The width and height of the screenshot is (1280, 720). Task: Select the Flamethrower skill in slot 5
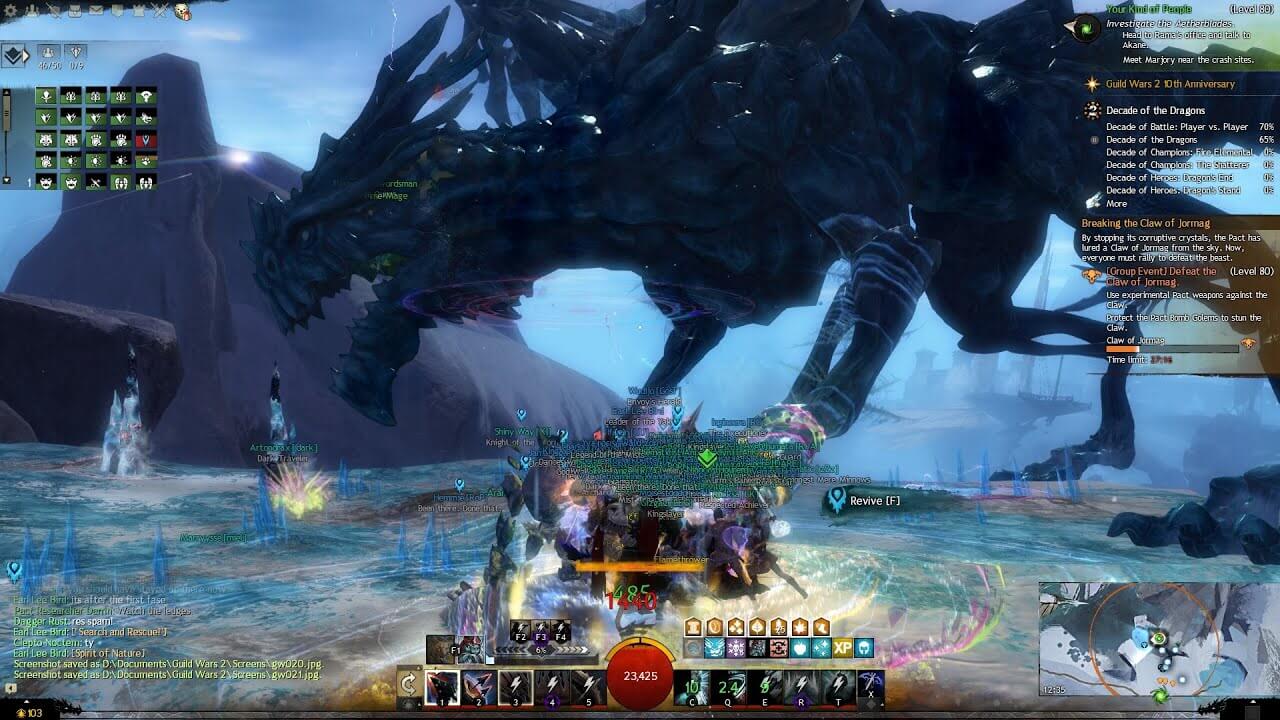coord(589,688)
